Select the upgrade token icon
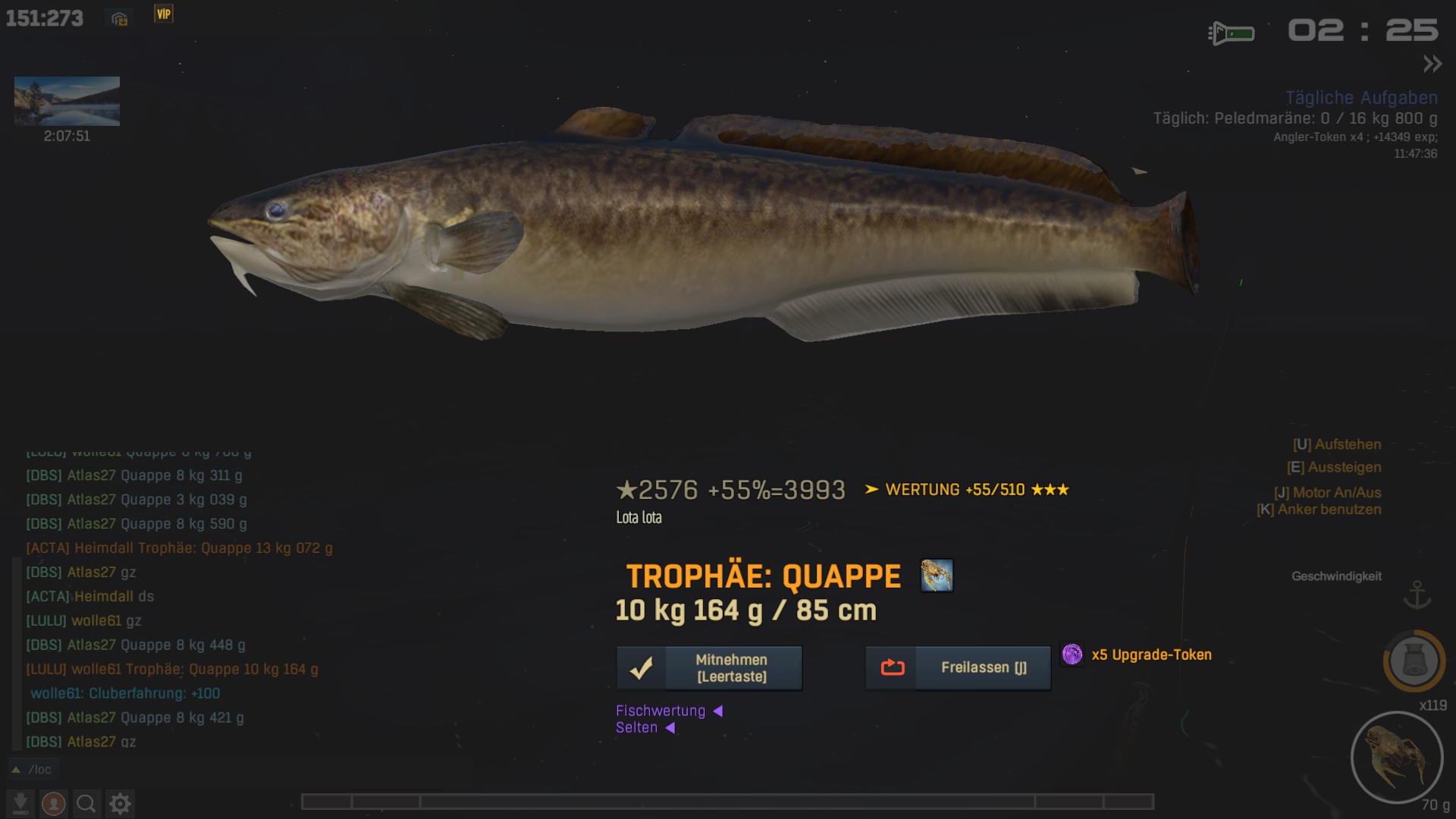1456x819 pixels. tap(1072, 654)
